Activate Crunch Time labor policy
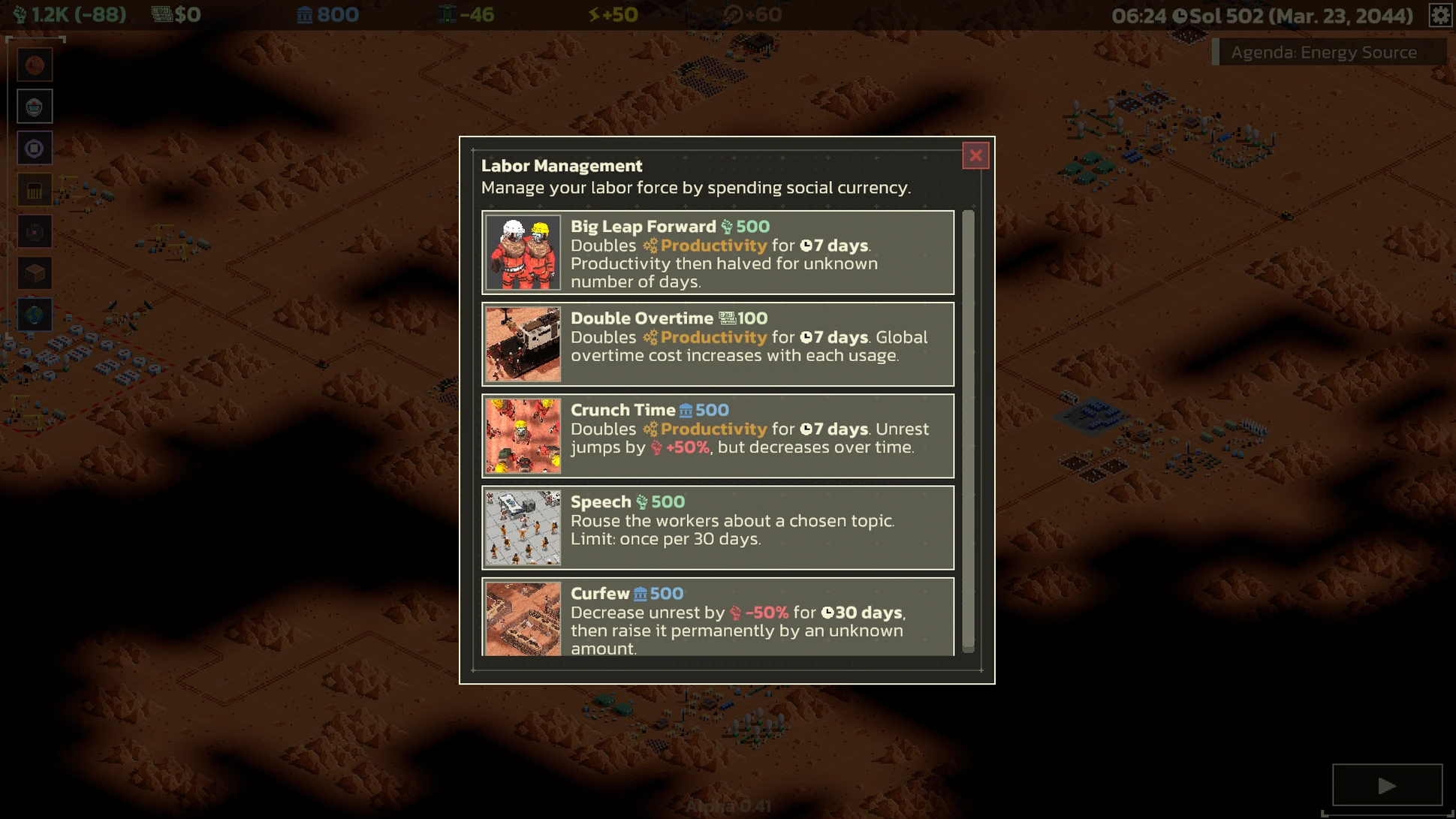The height and width of the screenshot is (819, 1456). pos(718,436)
